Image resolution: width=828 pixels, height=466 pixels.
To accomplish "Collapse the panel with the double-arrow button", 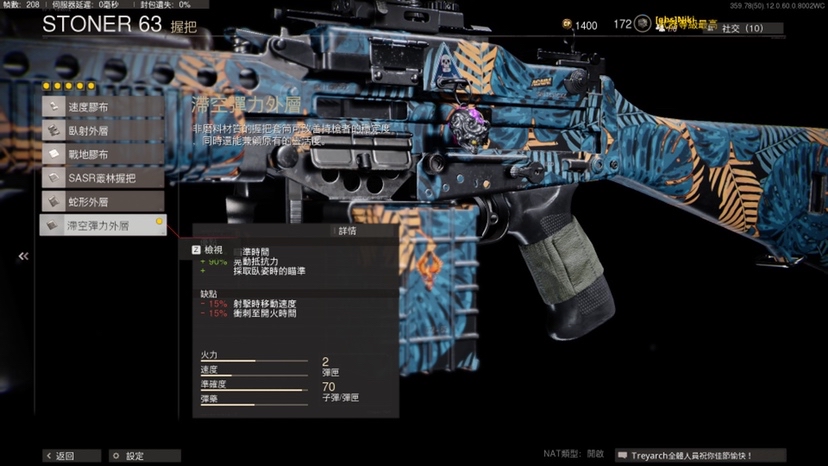I will (23, 257).
